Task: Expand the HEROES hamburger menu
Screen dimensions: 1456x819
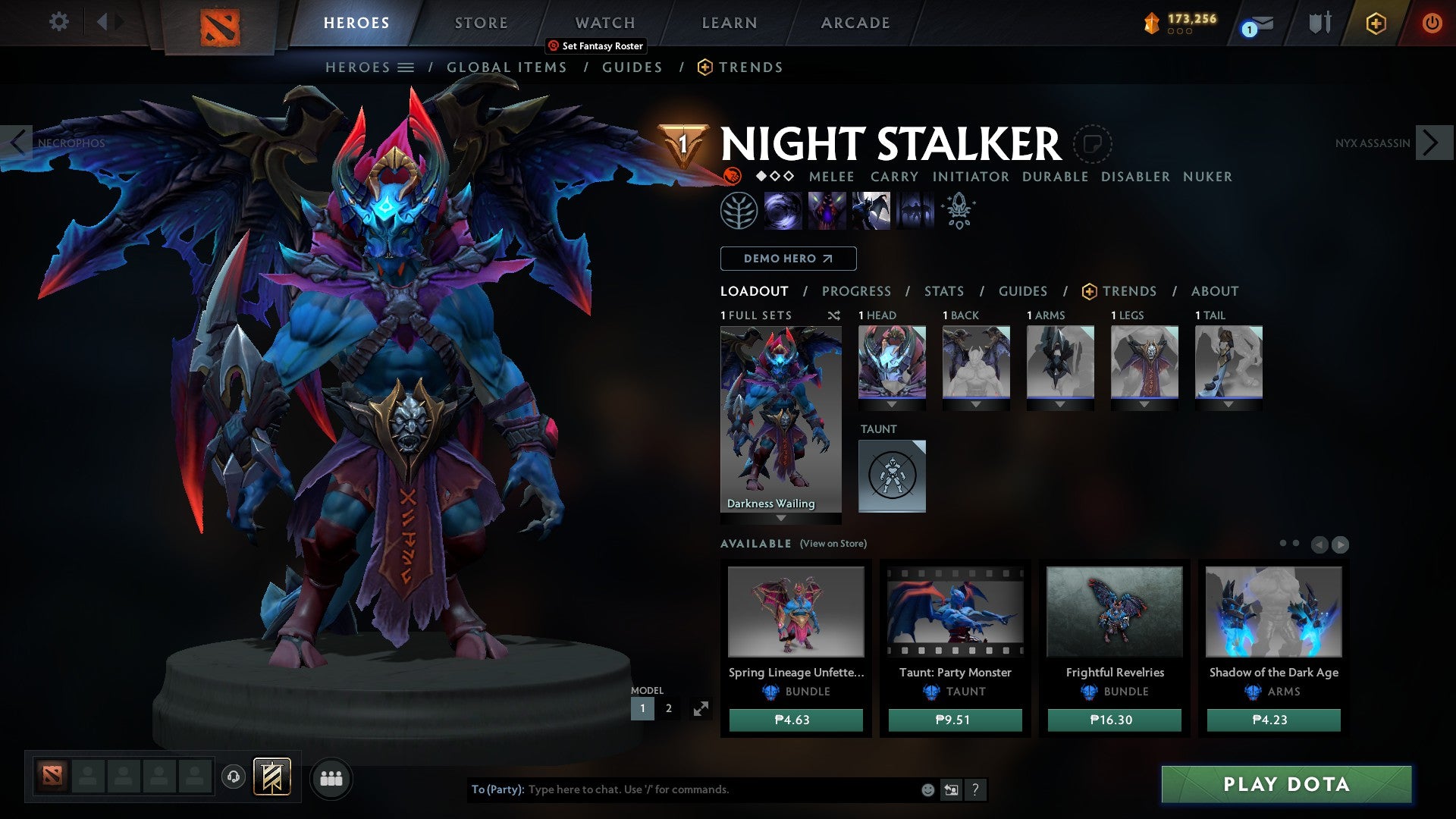Action: 407,67
